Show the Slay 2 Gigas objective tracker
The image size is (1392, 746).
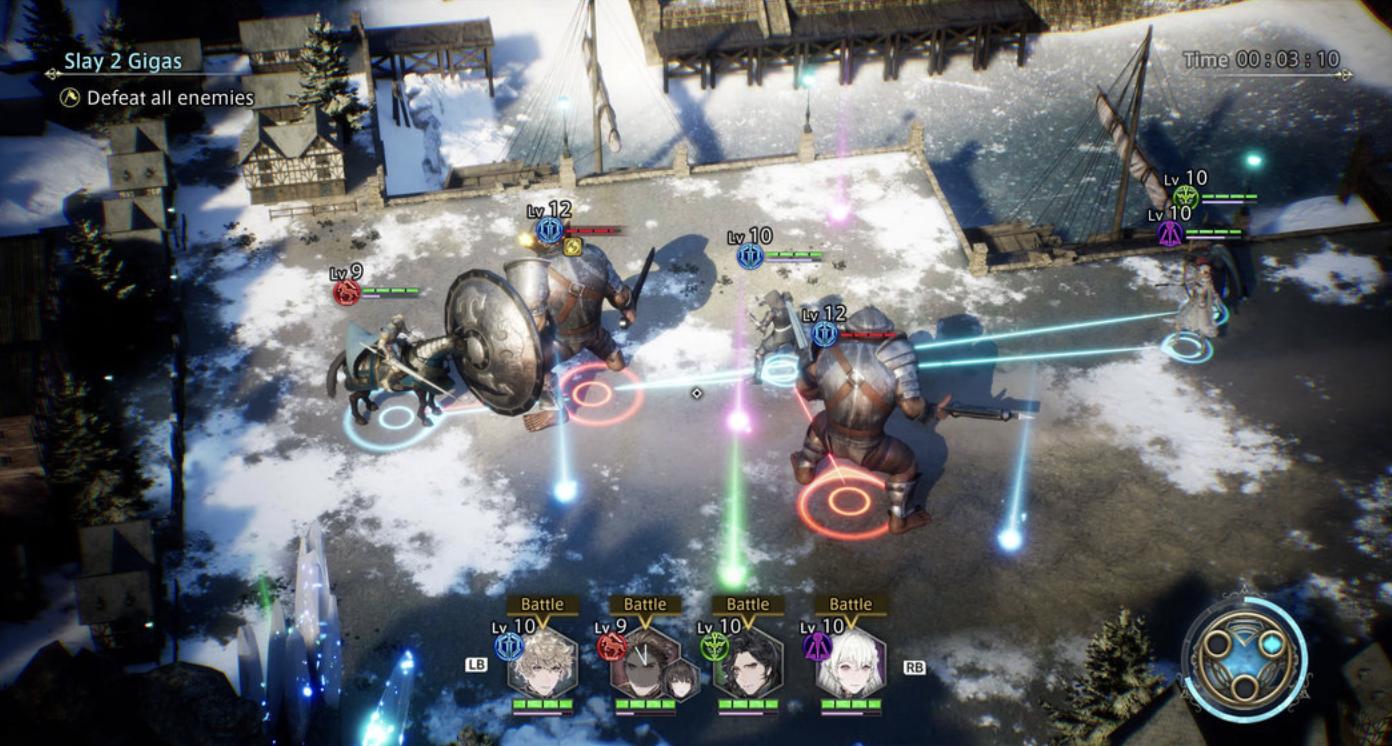[123, 61]
